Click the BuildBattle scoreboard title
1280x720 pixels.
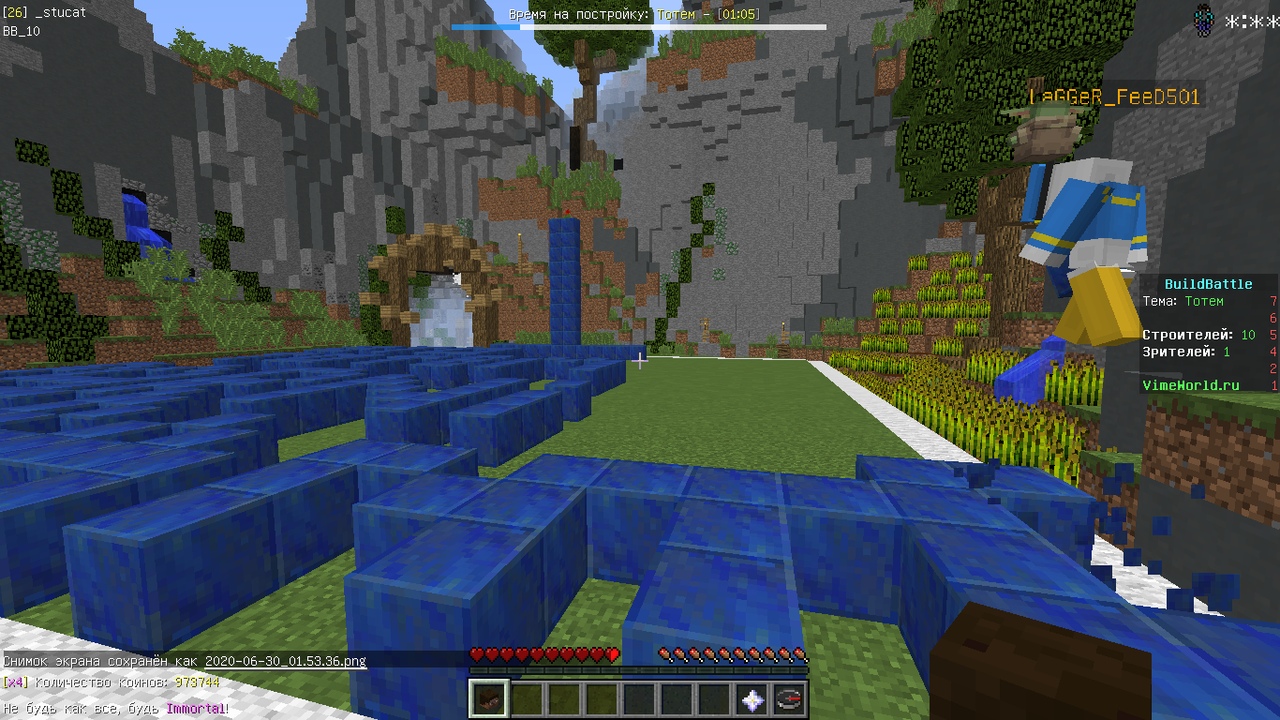pyautogui.click(x=1208, y=284)
